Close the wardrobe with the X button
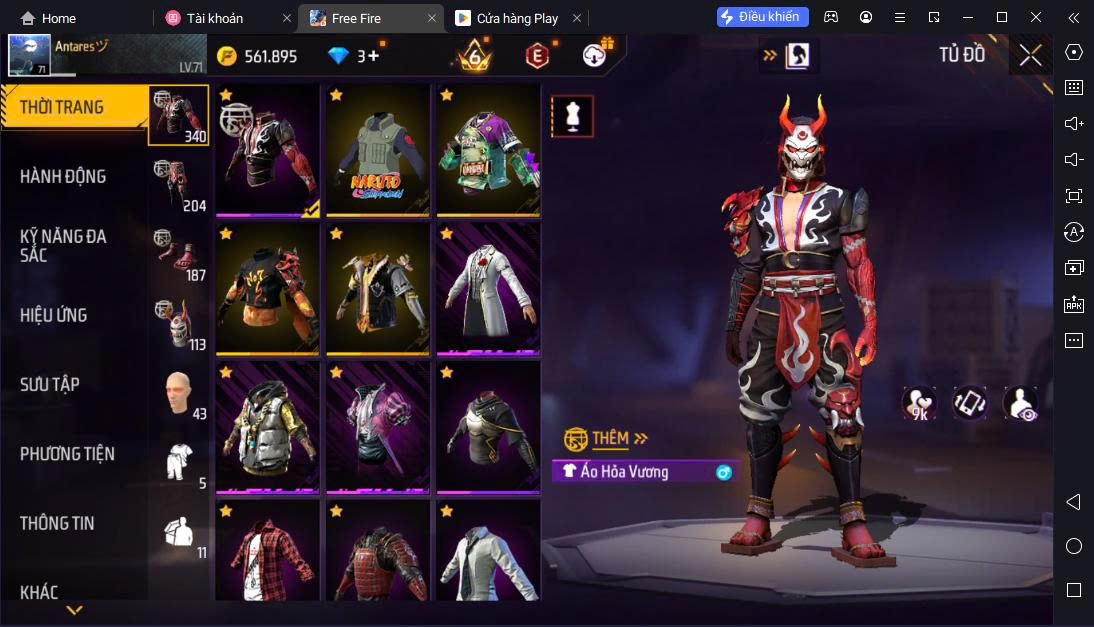 (x=1030, y=56)
